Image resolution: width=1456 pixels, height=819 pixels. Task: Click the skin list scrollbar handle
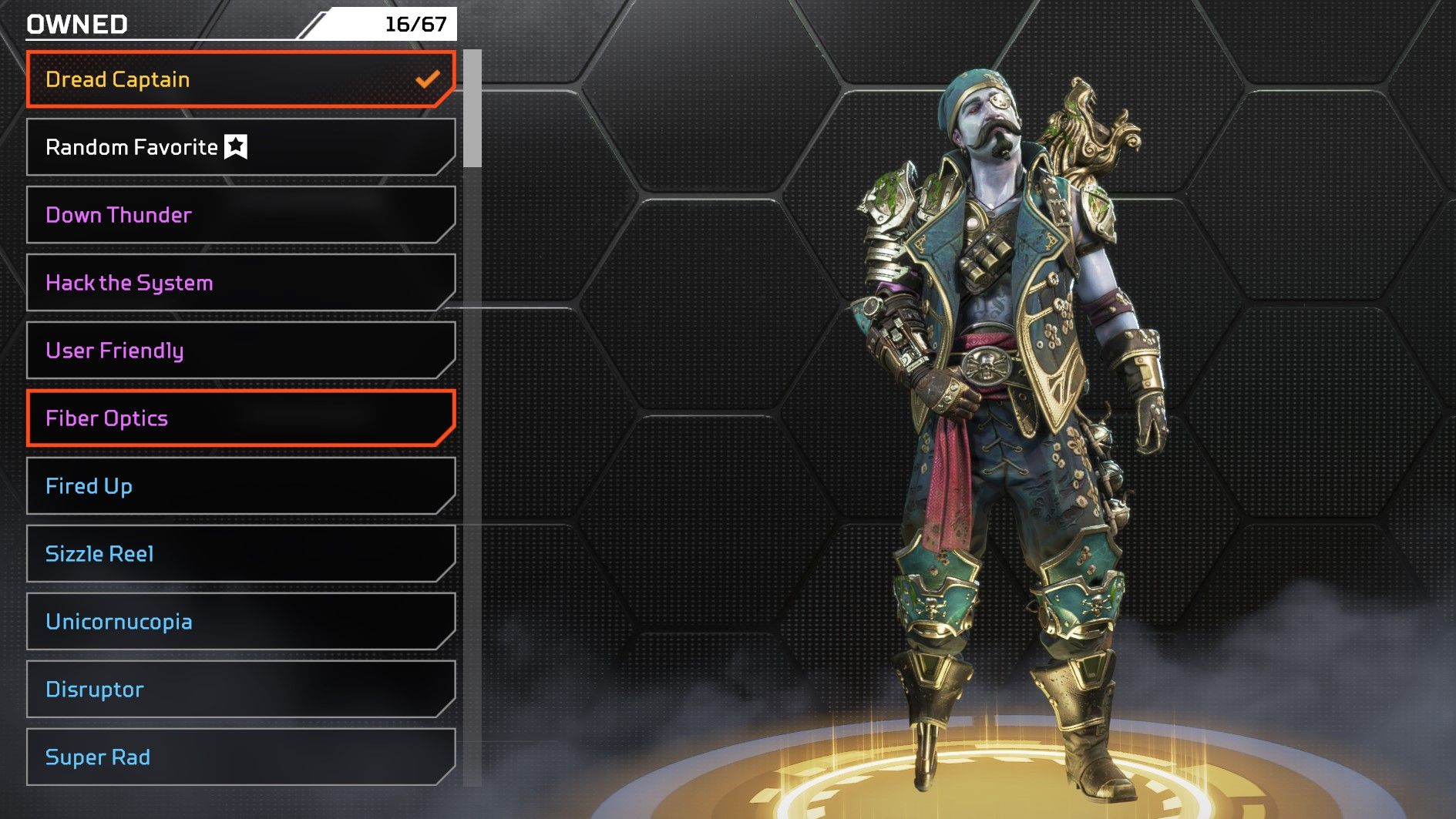click(472, 109)
